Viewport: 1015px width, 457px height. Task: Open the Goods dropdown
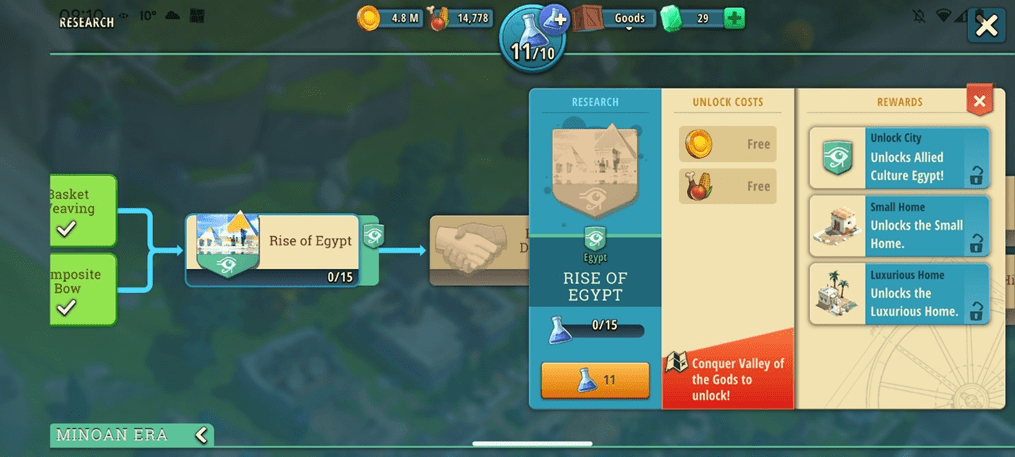[629, 19]
